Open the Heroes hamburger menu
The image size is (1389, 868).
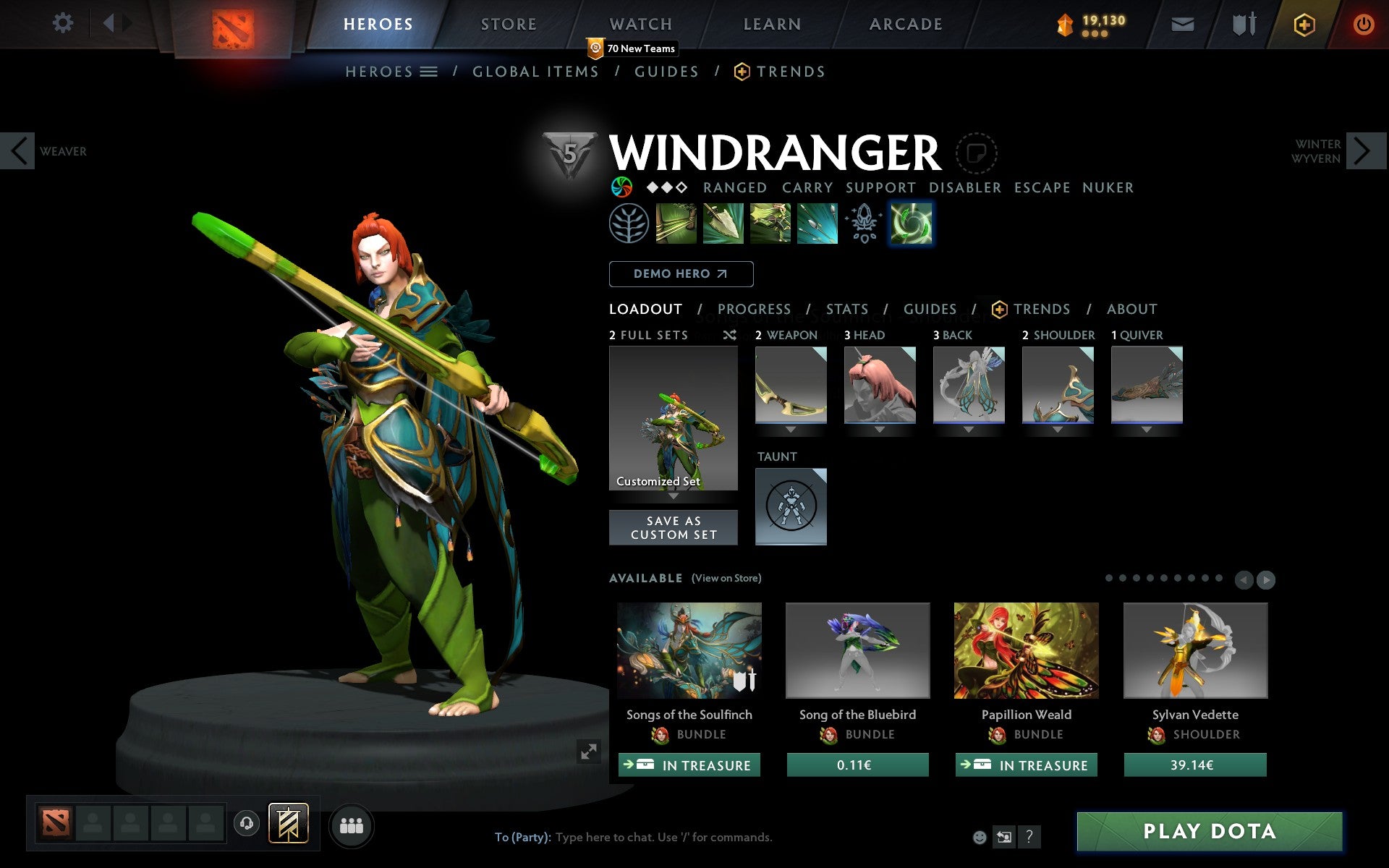(x=429, y=71)
